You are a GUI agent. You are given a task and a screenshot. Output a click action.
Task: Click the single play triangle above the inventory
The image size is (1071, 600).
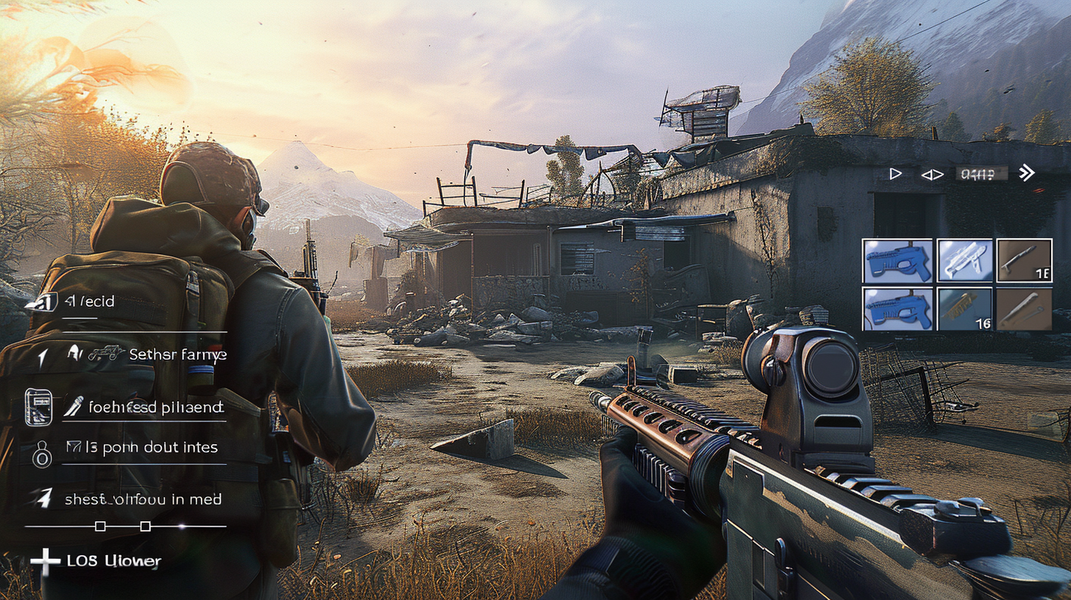(895, 174)
